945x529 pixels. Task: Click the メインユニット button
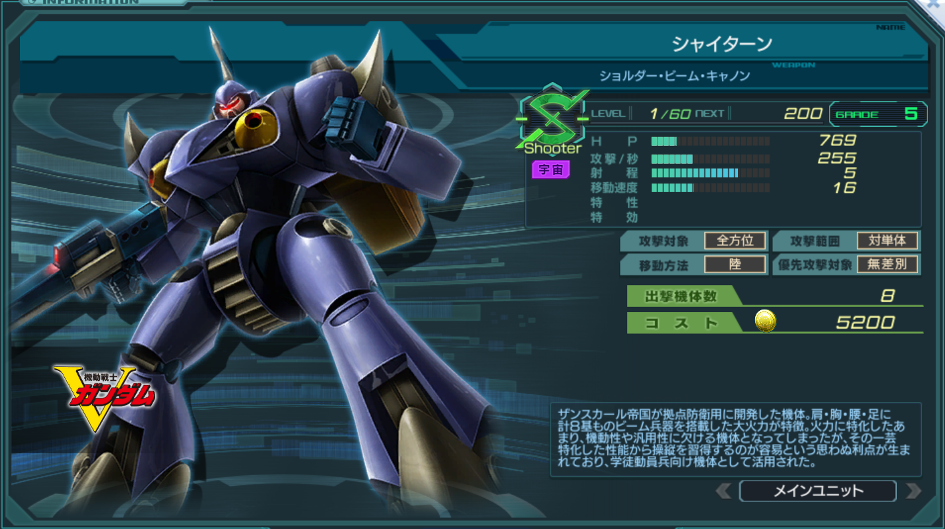tap(818, 491)
